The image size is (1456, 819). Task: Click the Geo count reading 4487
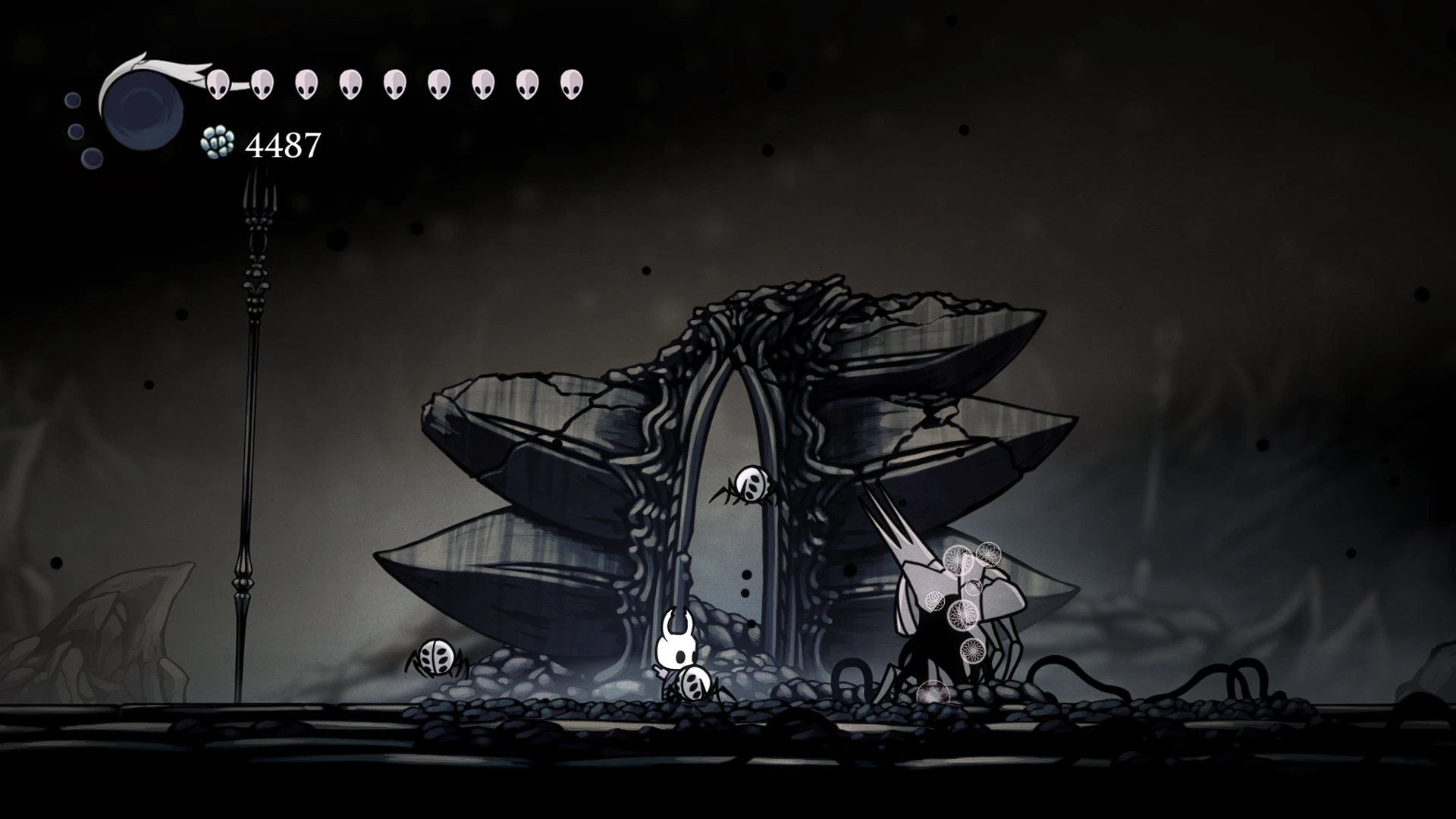click(x=282, y=144)
